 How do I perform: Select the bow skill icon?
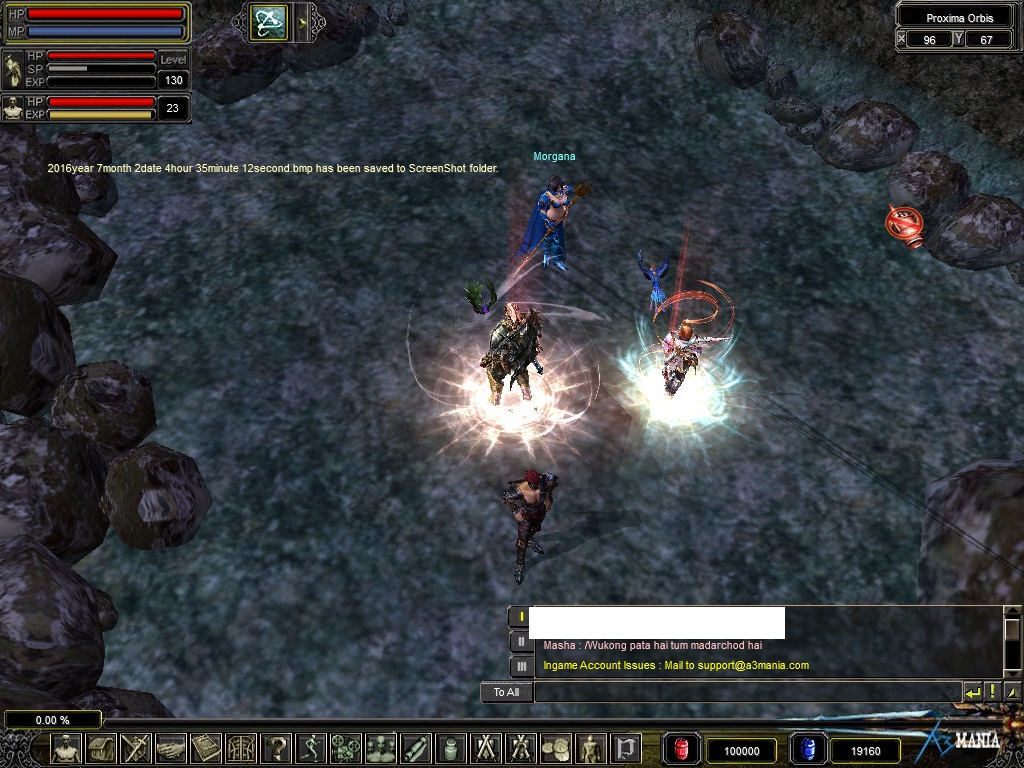point(270,22)
